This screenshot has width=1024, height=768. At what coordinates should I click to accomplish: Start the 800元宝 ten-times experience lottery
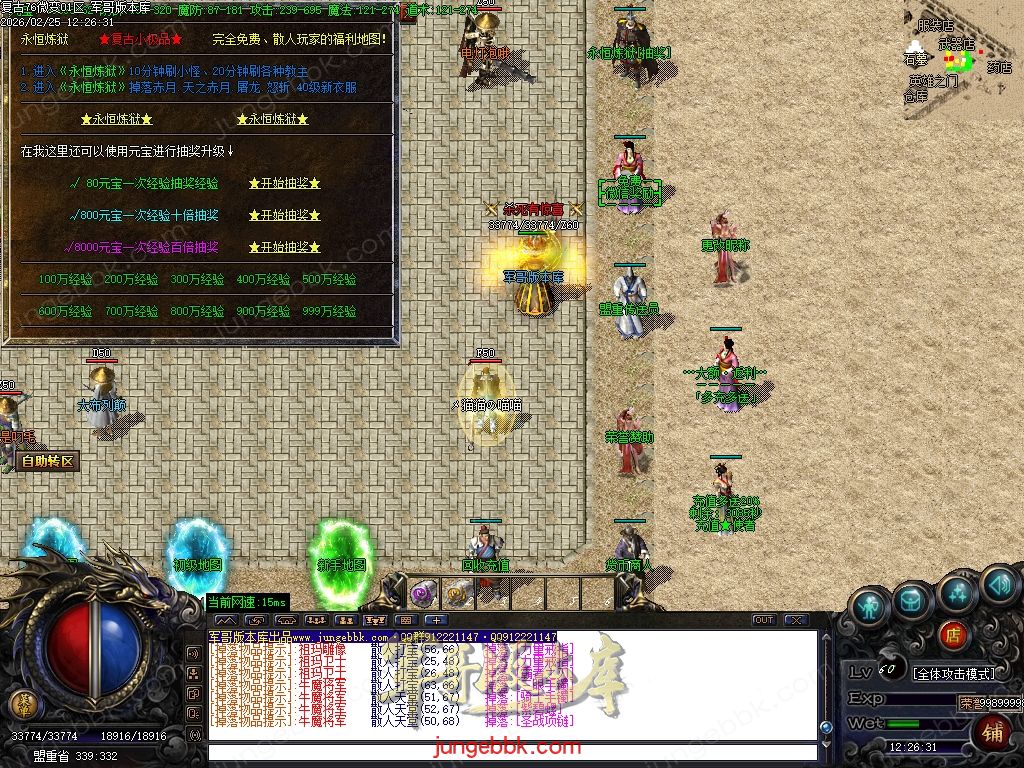click(x=284, y=215)
